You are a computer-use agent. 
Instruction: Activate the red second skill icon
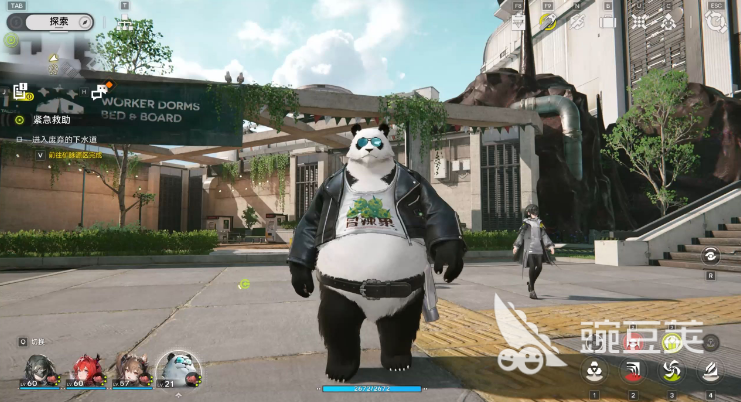click(x=633, y=371)
